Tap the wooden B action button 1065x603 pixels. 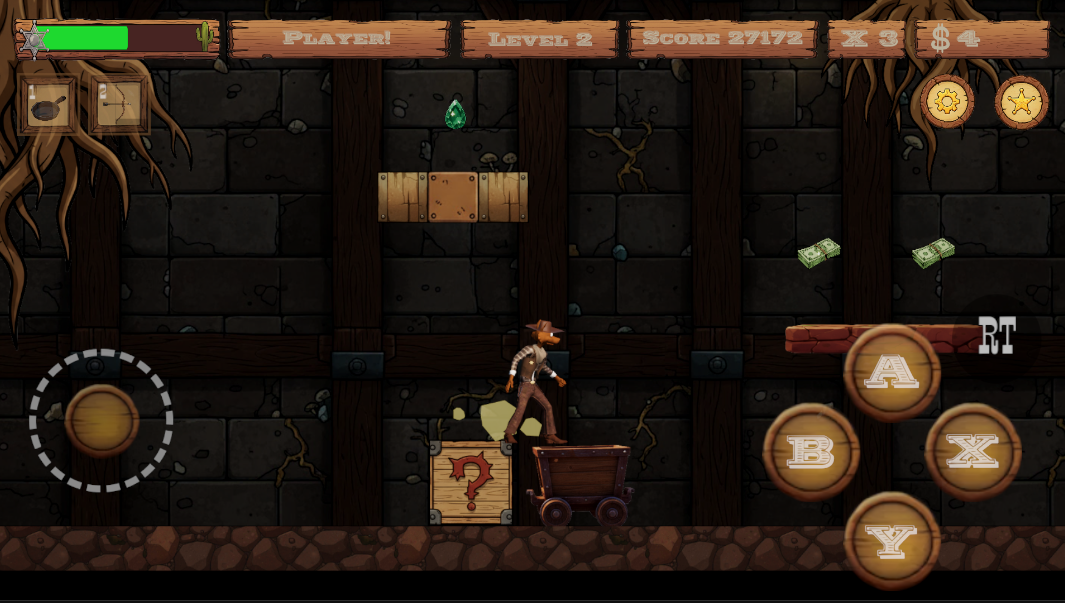click(x=811, y=451)
